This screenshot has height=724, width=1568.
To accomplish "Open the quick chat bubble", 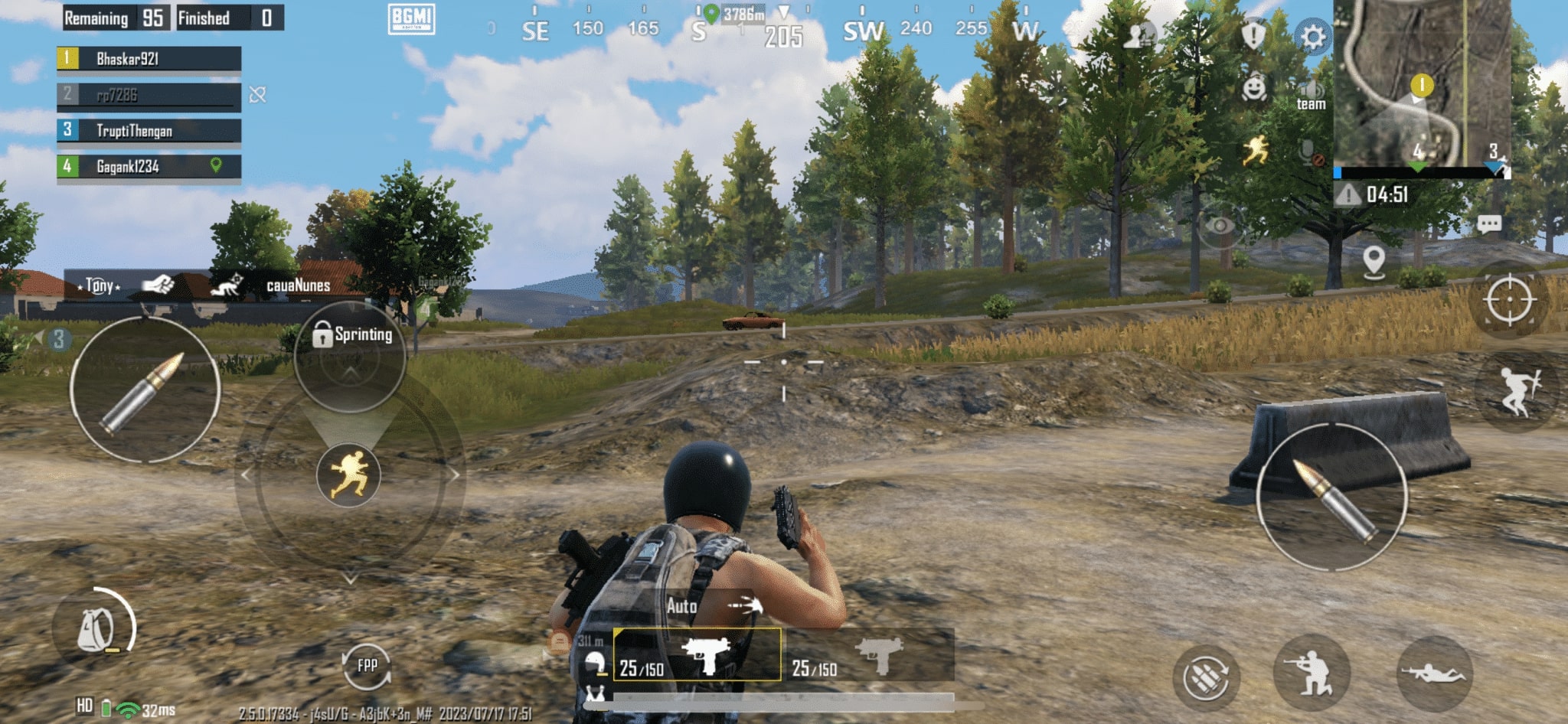I will (1488, 224).
